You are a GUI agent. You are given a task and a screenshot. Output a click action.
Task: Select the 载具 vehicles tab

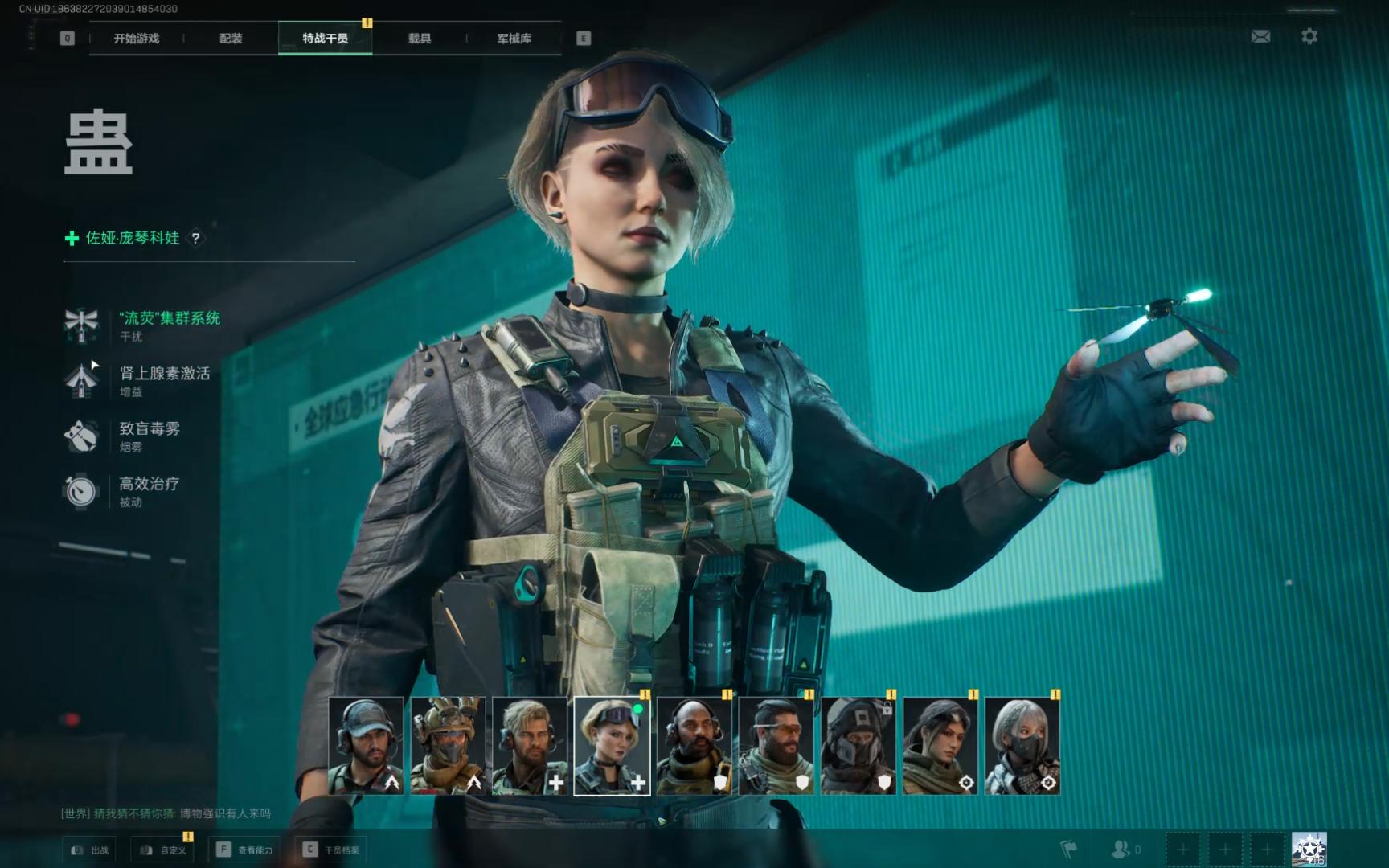(x=419, y=39)
